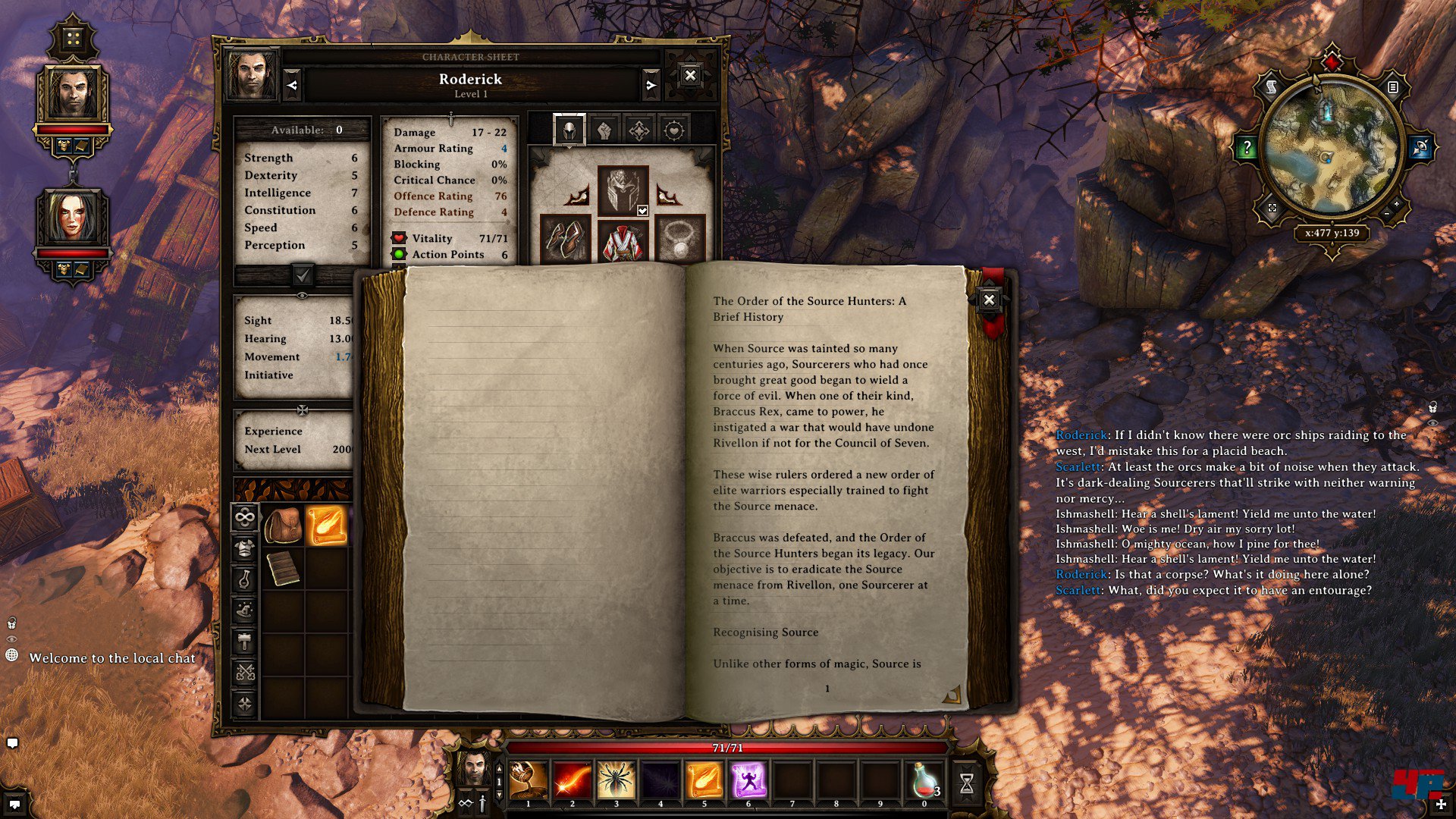
Task: Activate the spider summon skill
Action: click(x=616, y=780)
